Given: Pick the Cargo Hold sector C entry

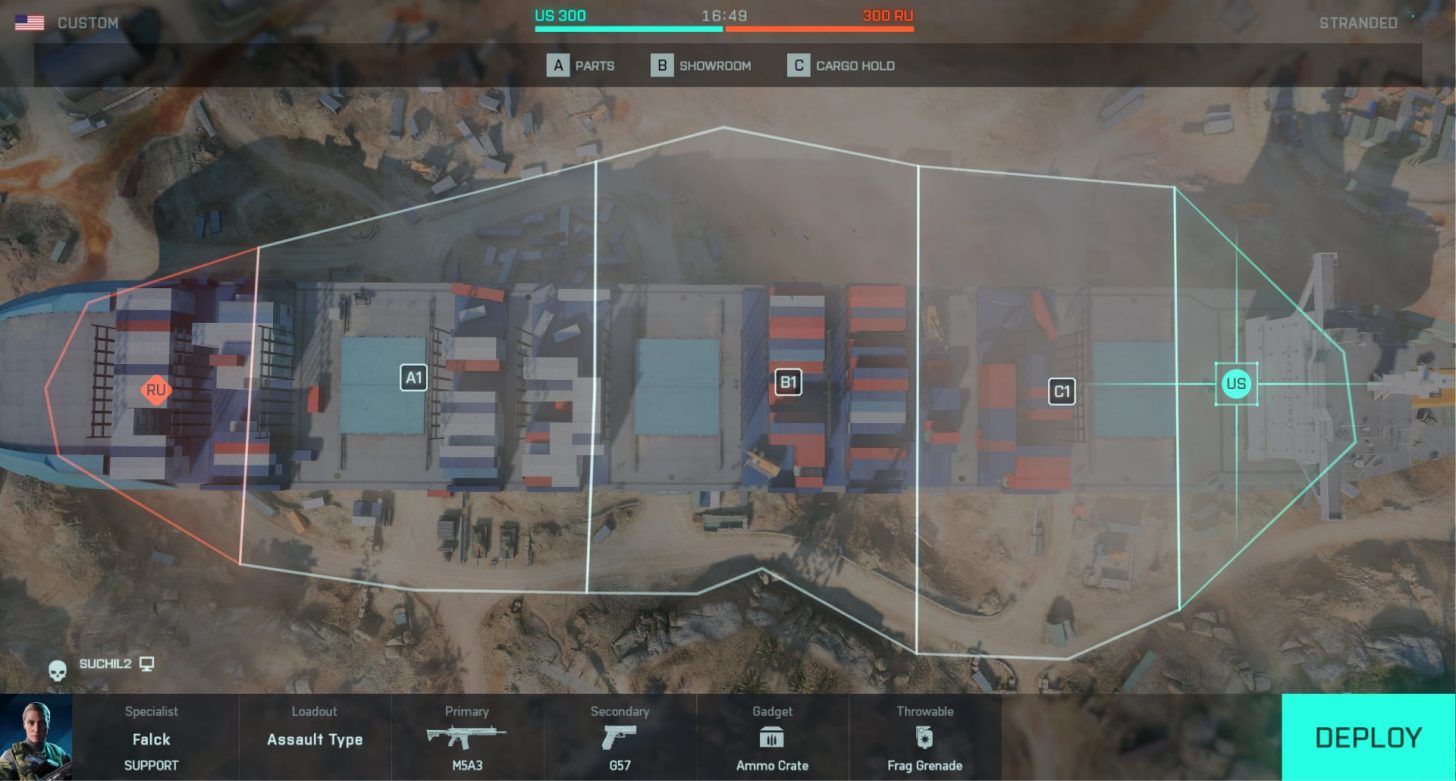Looking at the screenshot, I should tap(841, 66).
